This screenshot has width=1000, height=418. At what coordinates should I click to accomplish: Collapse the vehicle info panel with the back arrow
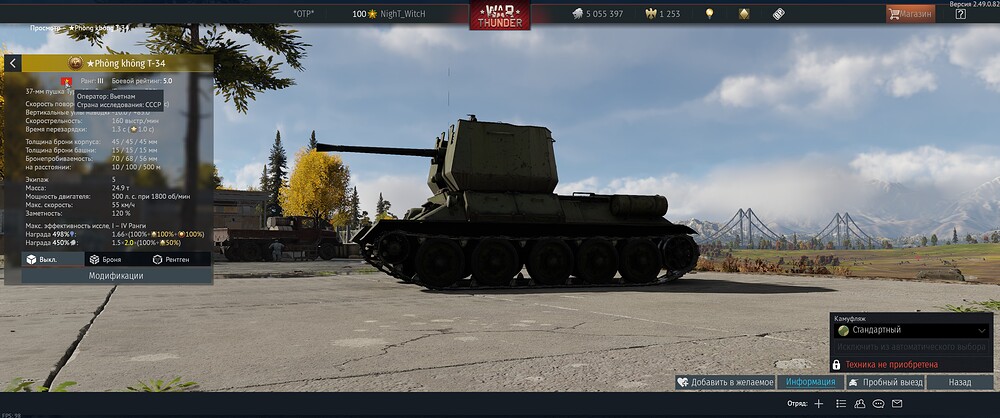point(13,63)
